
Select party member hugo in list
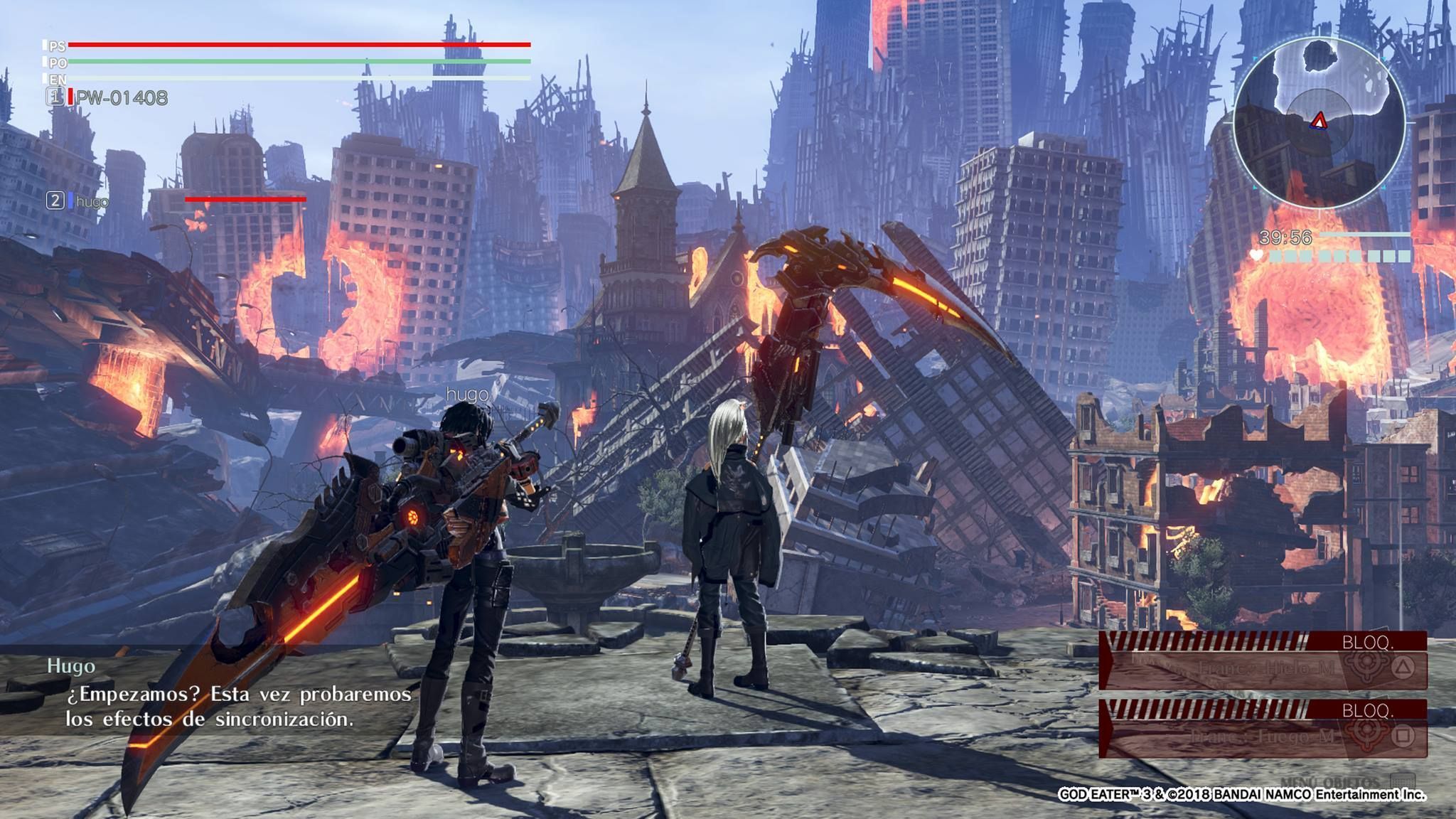point(92,201)
